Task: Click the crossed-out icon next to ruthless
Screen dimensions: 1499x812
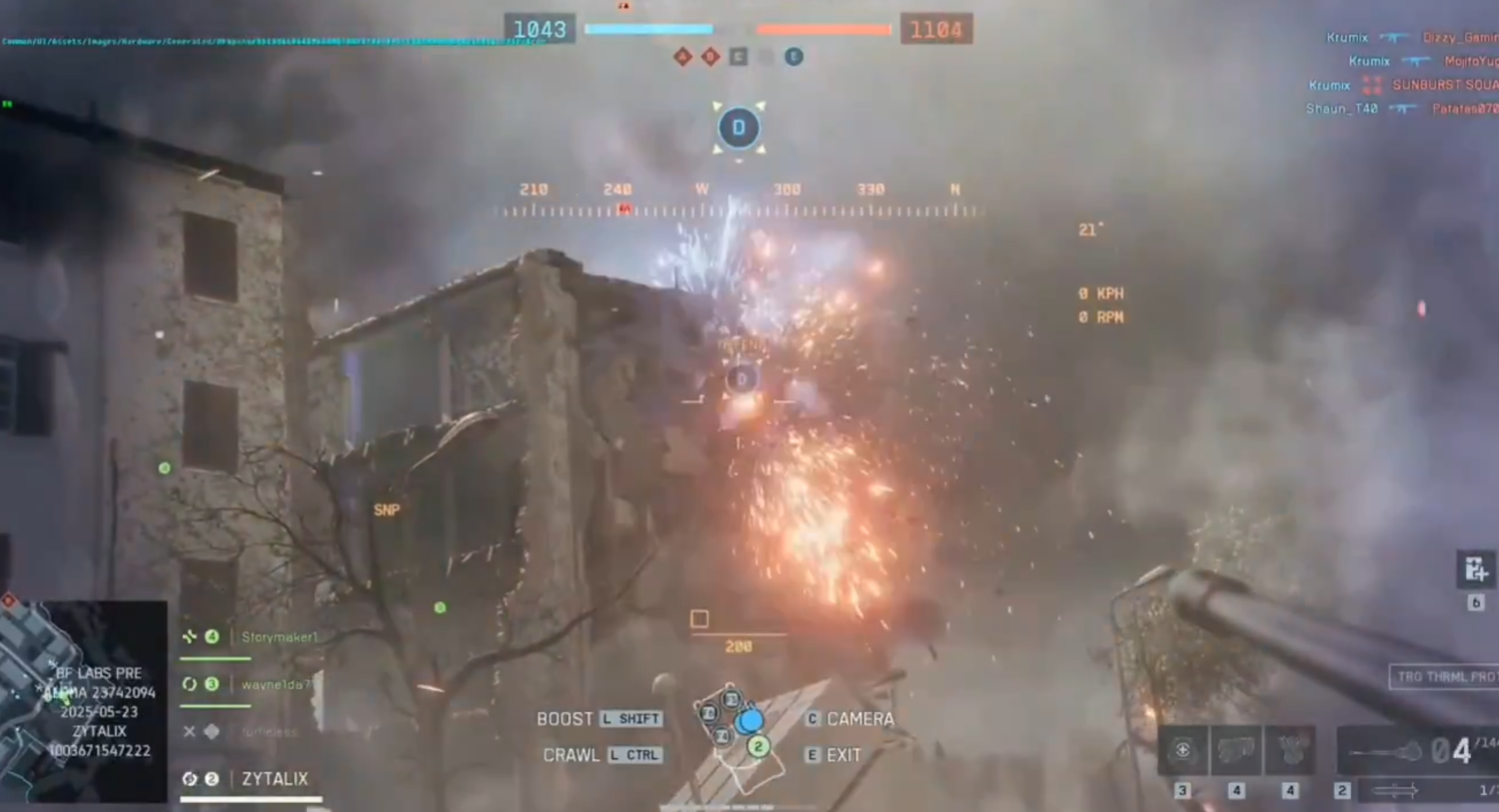Action: tap(189, 732)
